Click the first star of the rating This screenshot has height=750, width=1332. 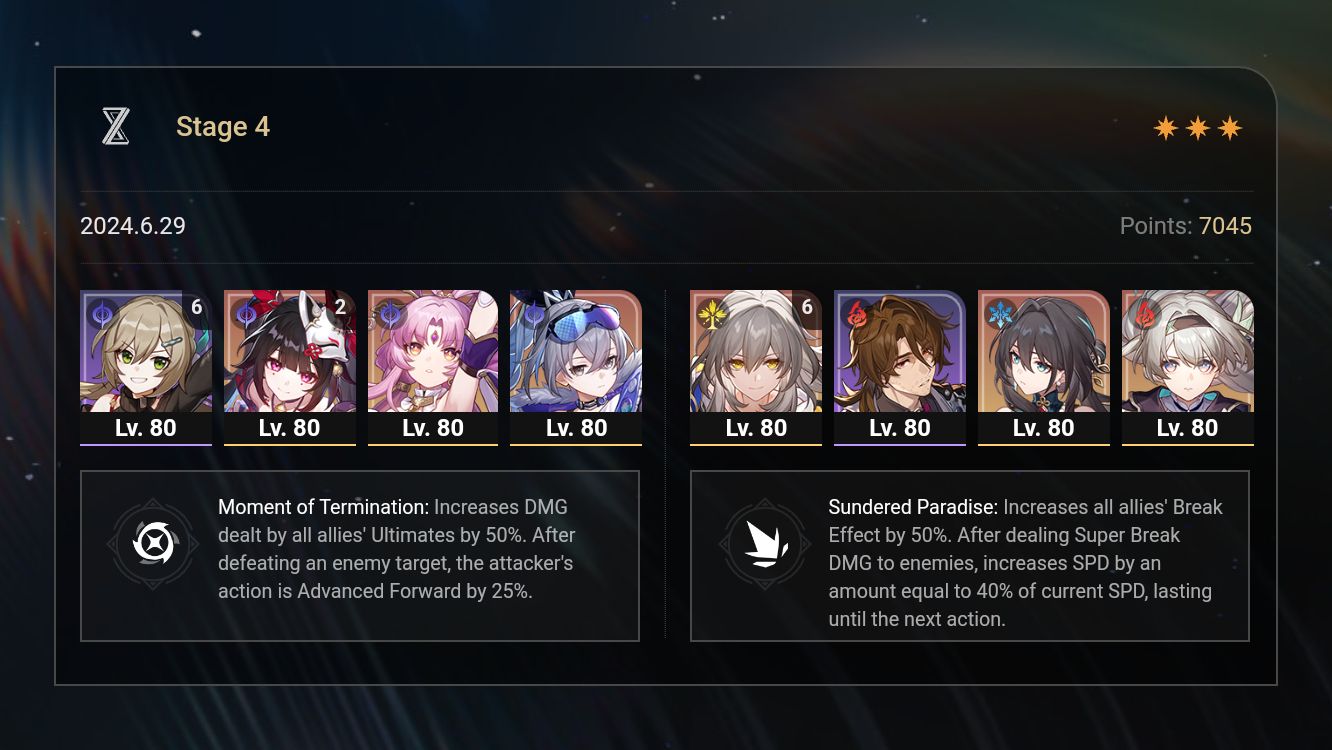pyautogui.click(x=1166, y=128)
